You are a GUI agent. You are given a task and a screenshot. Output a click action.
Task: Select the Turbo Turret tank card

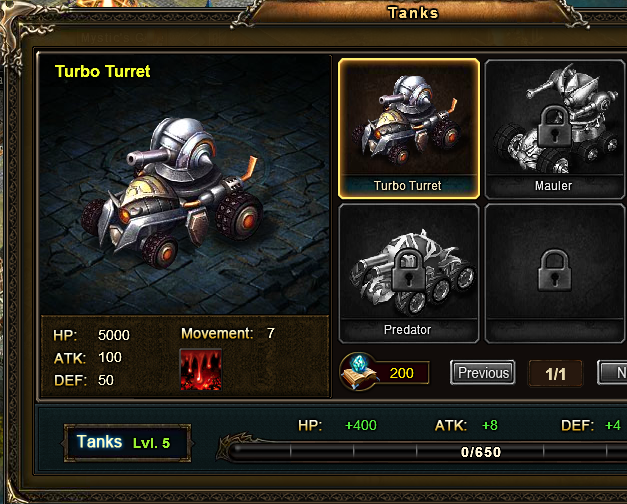tap(409, 127)
